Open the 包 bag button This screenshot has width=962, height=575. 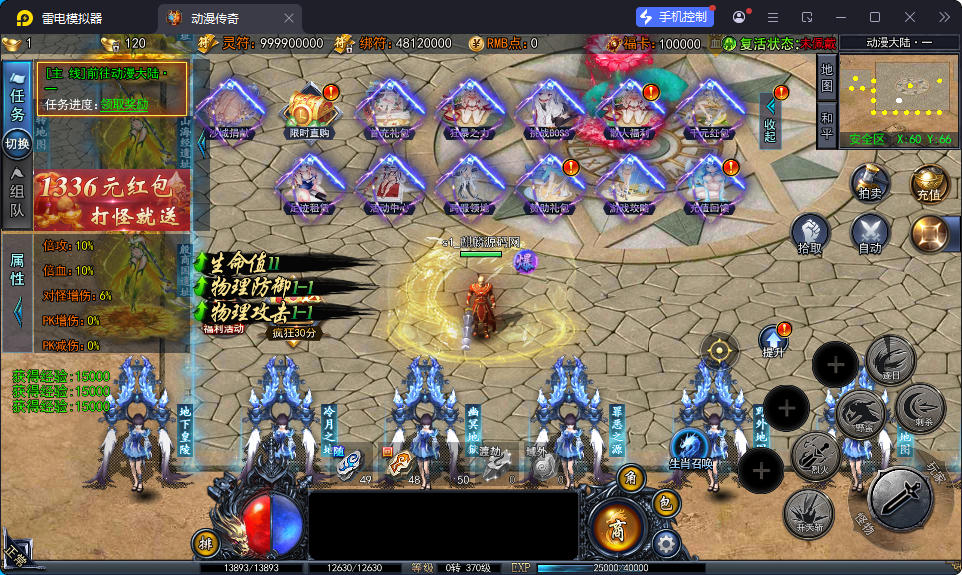(667, 503)
